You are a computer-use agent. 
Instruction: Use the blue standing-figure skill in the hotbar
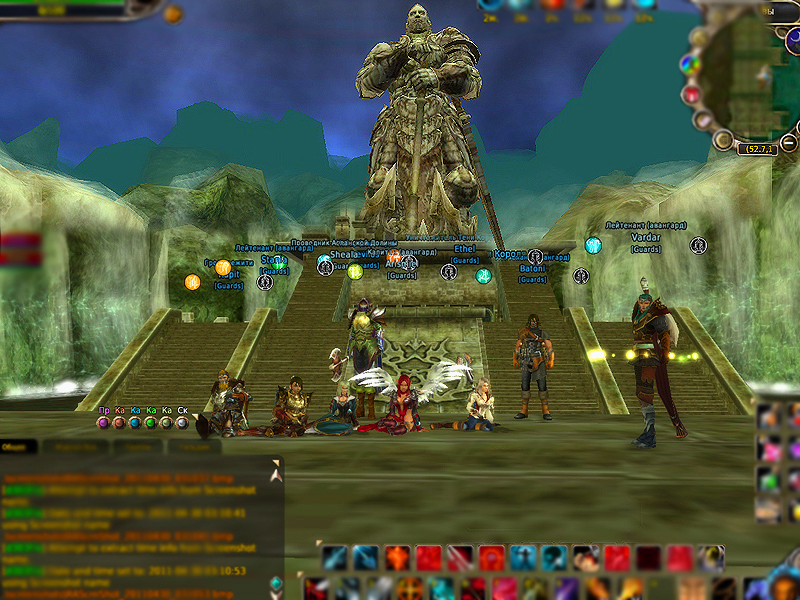522,558
